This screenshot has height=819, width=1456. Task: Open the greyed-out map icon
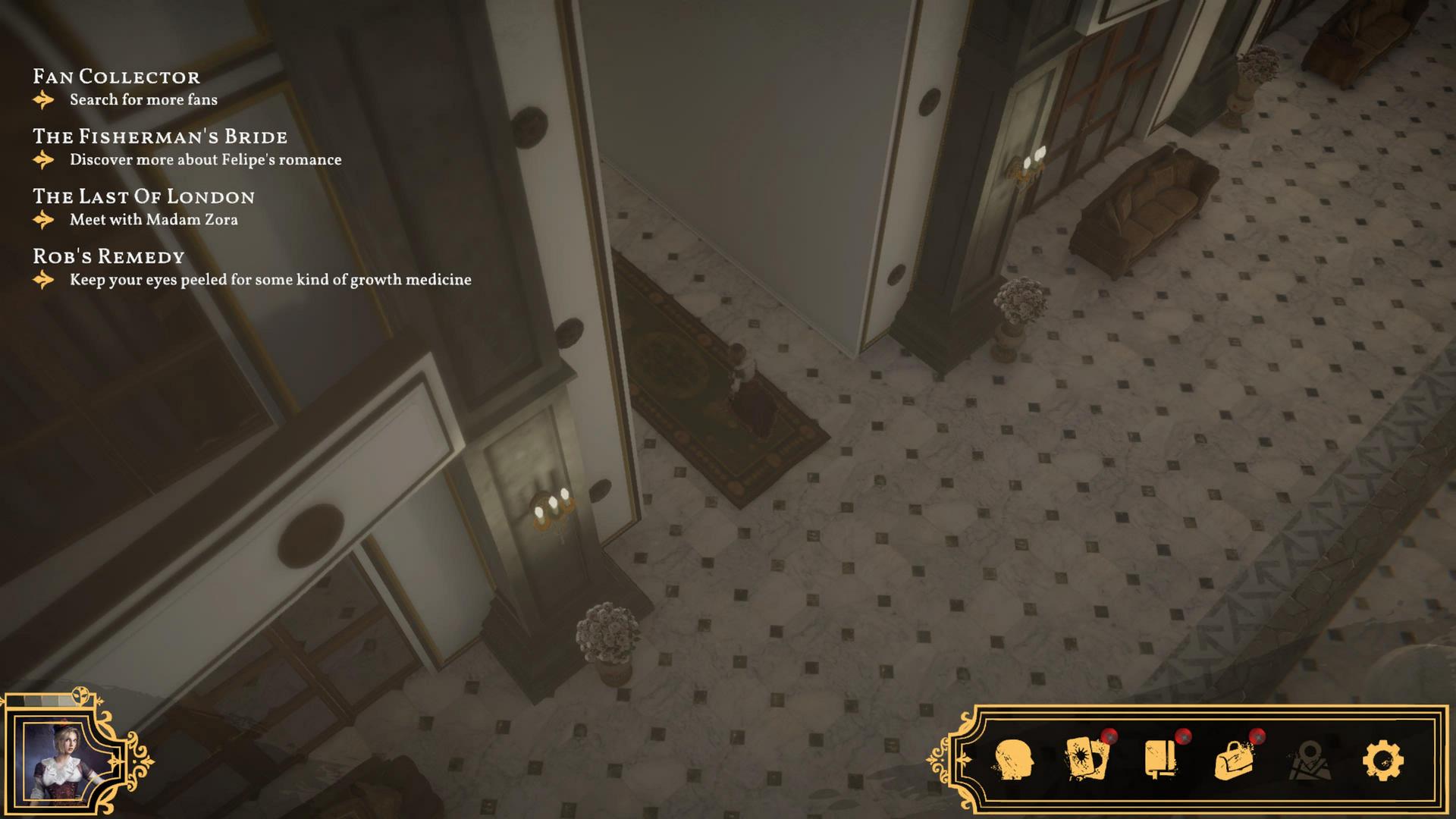(x=1309, y=760)
